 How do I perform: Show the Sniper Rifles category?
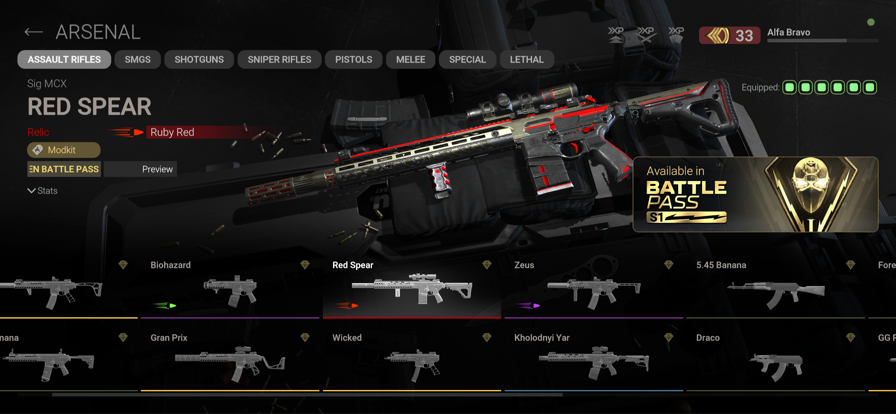[279, 60]
